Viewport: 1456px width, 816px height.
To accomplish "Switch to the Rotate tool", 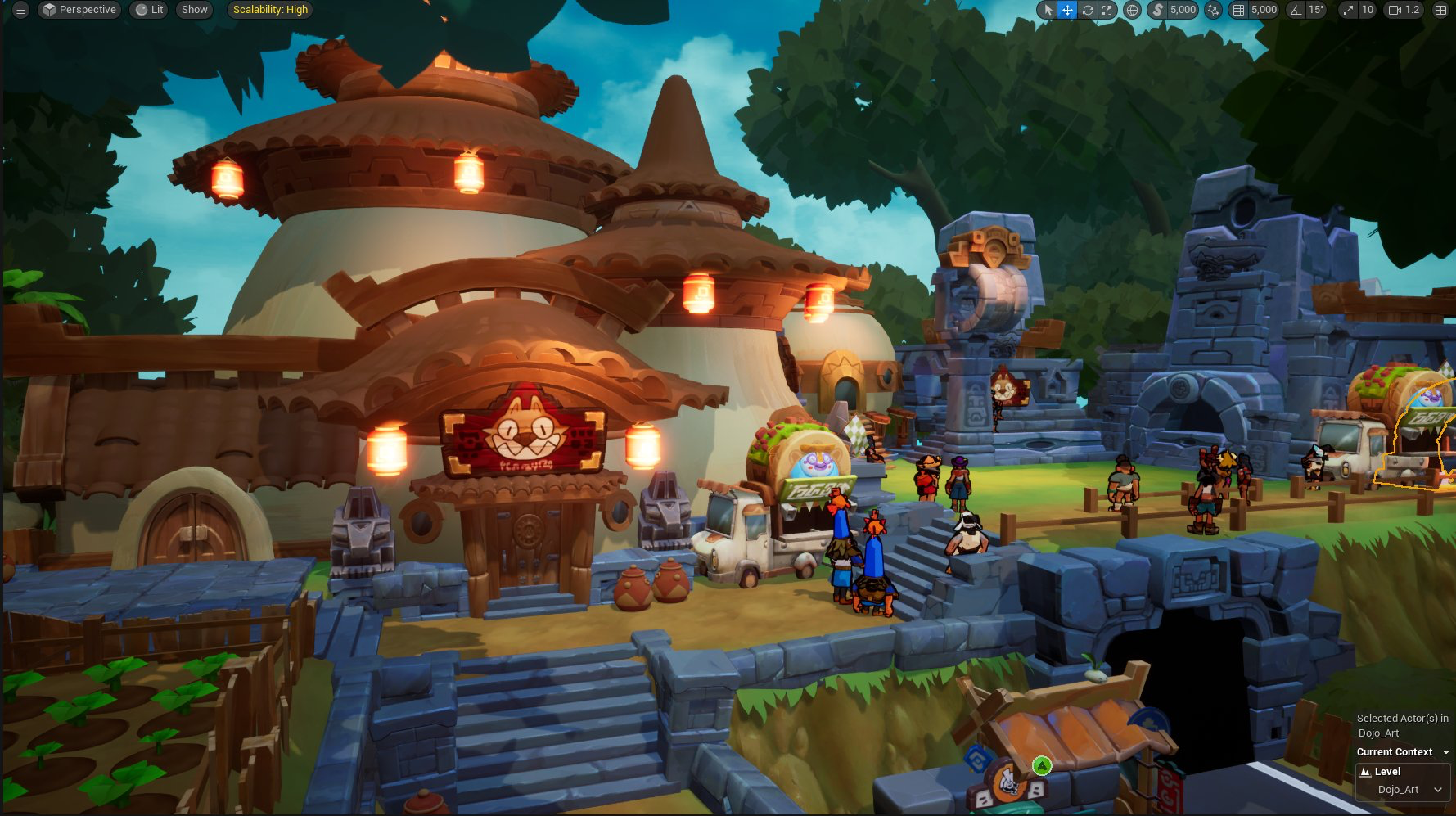I will click(1087, 10).
